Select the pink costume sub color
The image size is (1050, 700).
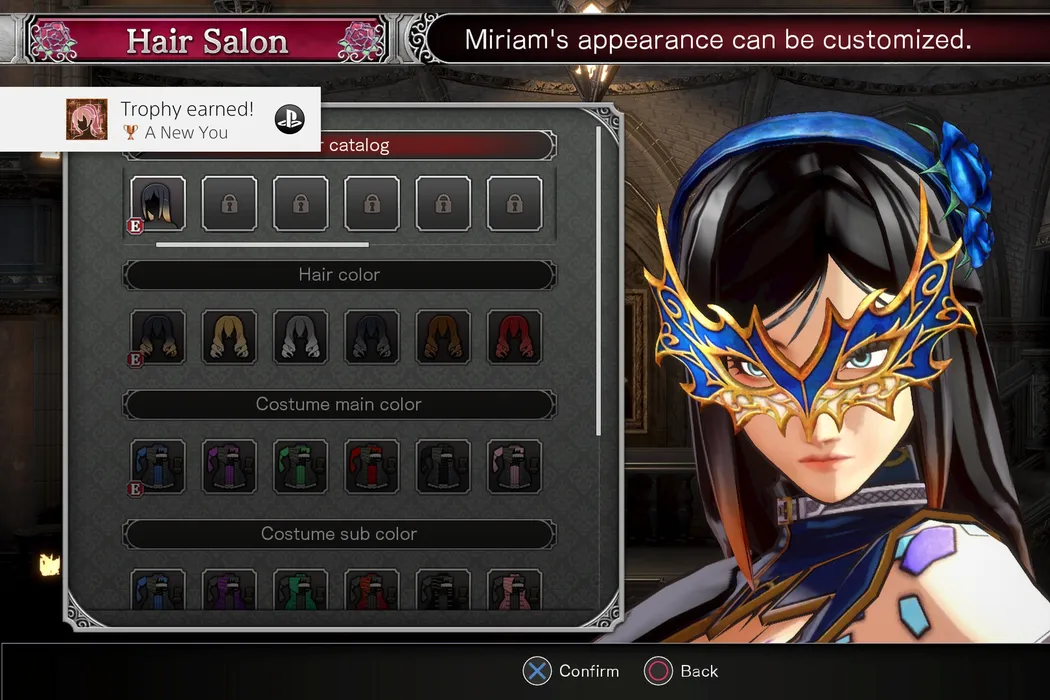(x=514, y=590)
